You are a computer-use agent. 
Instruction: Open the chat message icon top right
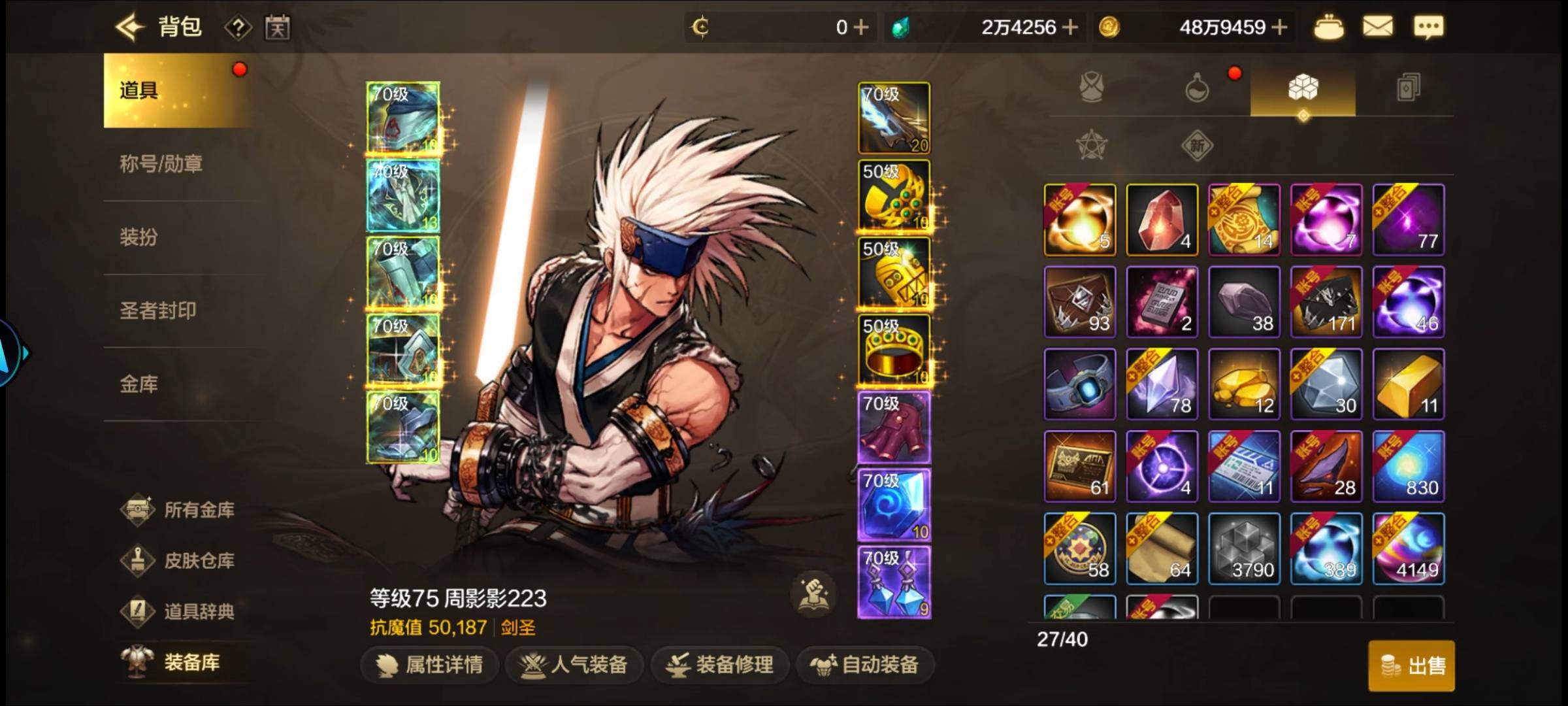tap(1429, 26)
